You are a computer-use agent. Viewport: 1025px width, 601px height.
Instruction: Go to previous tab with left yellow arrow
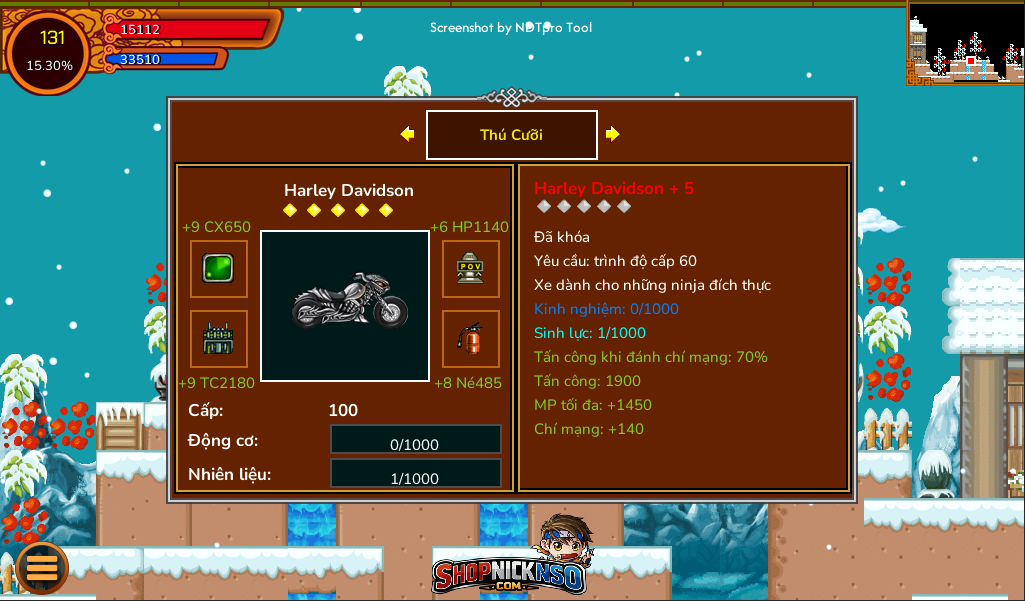pos(407,134)
